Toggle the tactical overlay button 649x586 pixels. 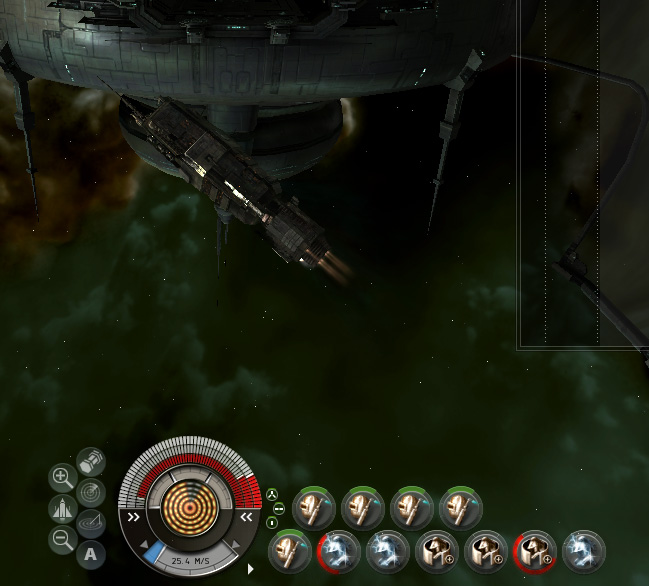tap(90, 522)
